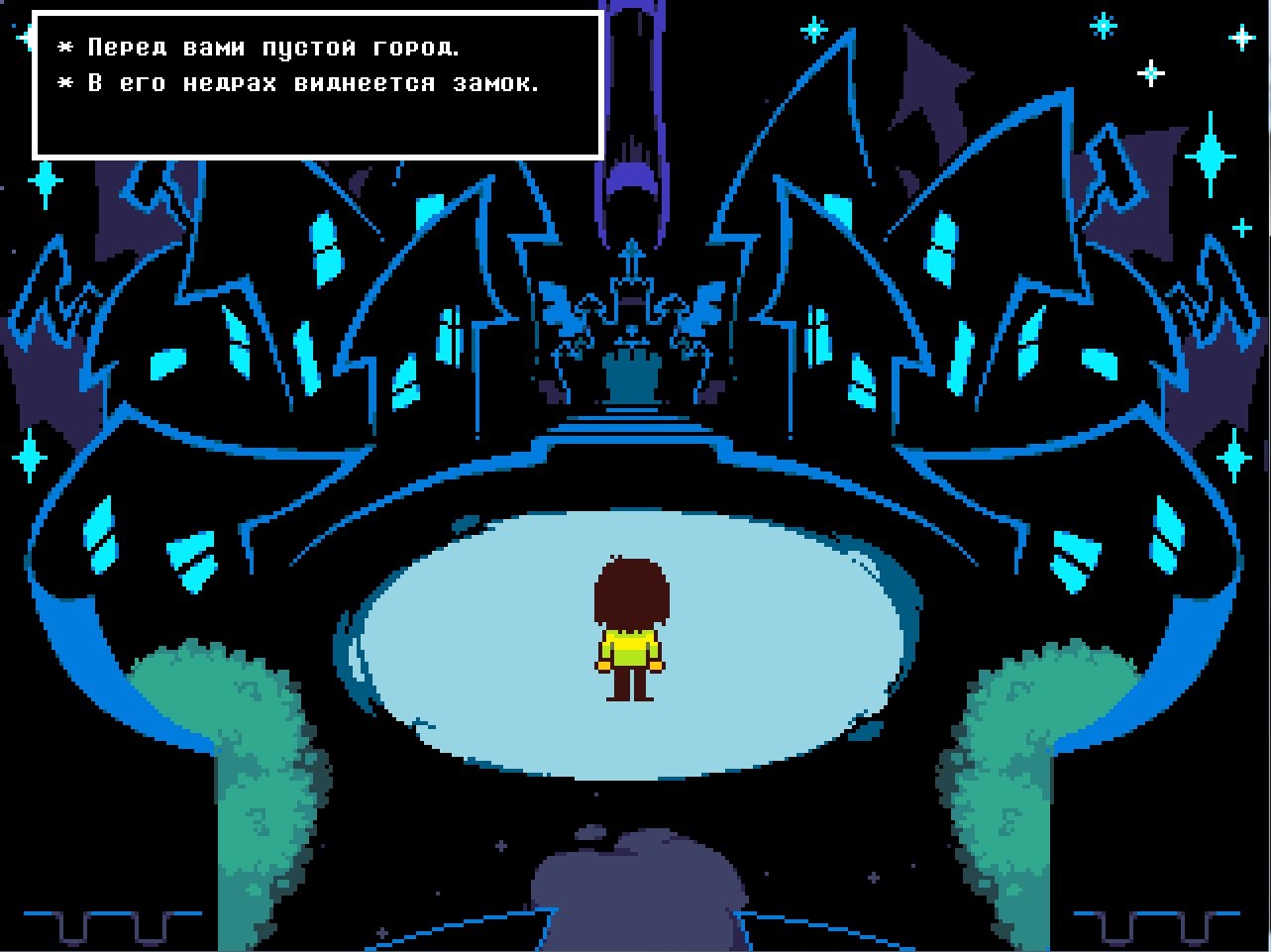Click the dialogue box at the top left

point(317,83)
